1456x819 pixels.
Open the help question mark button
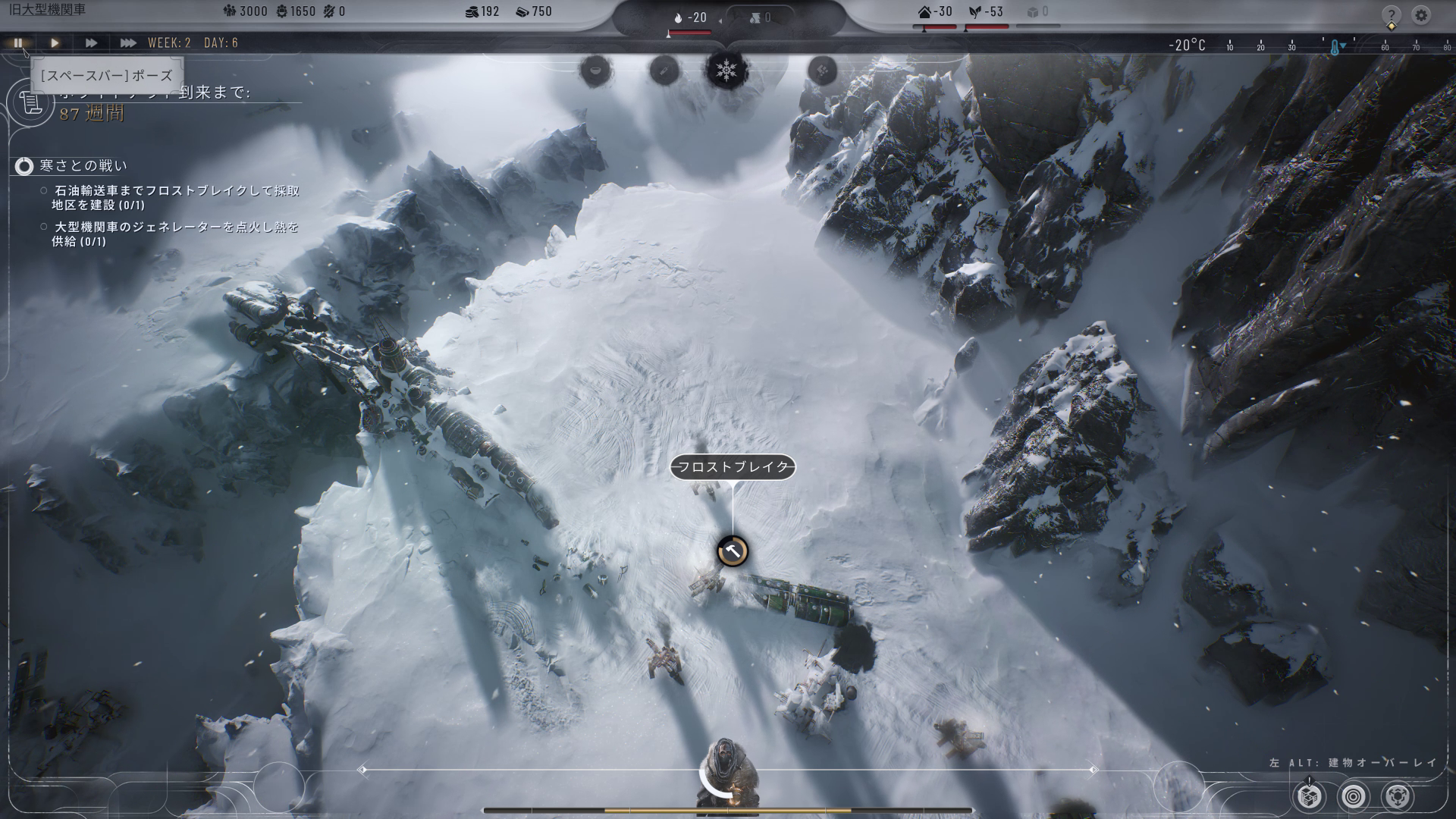pos(1391,15)
